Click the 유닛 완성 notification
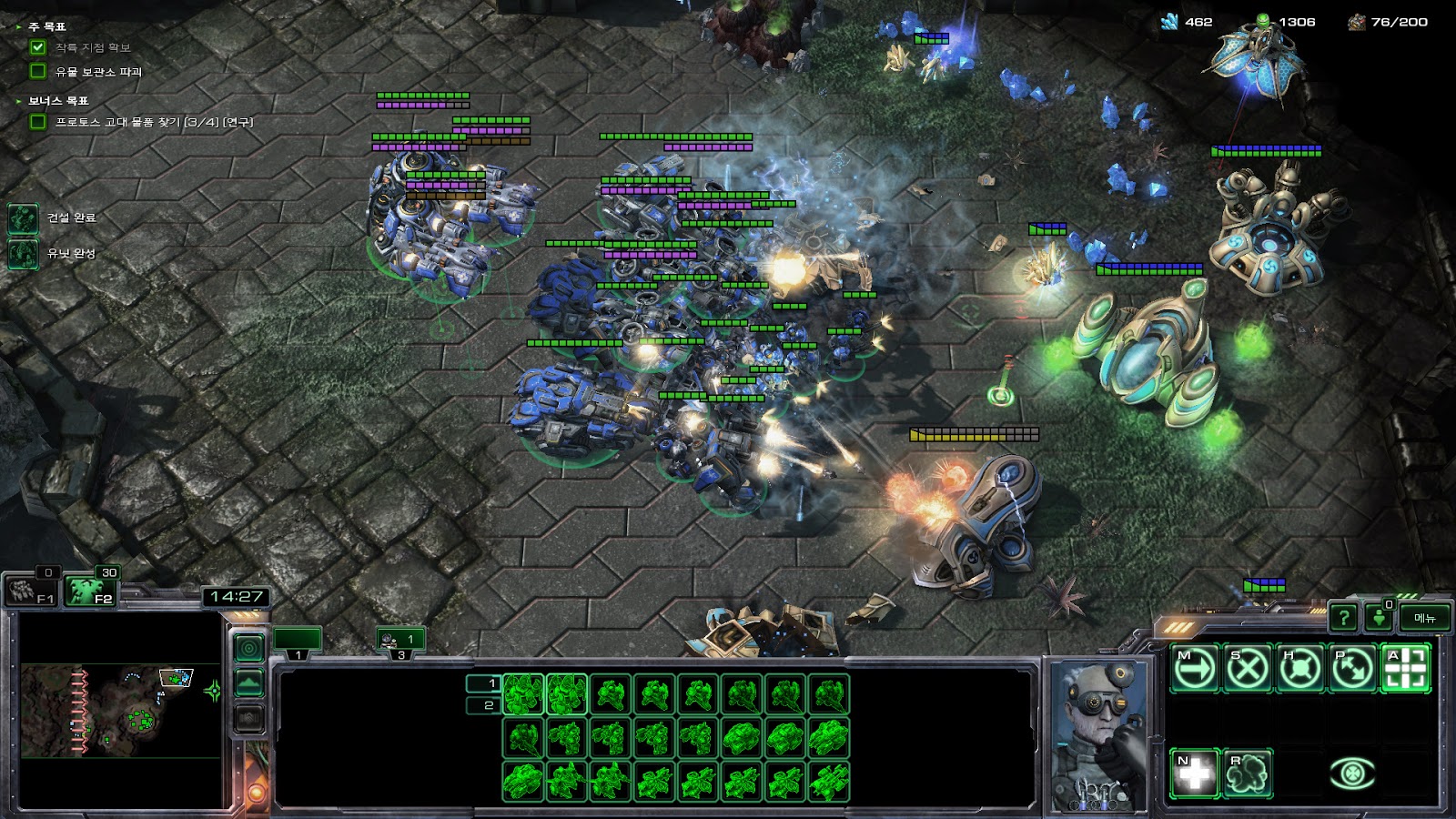 coord(24,254)
